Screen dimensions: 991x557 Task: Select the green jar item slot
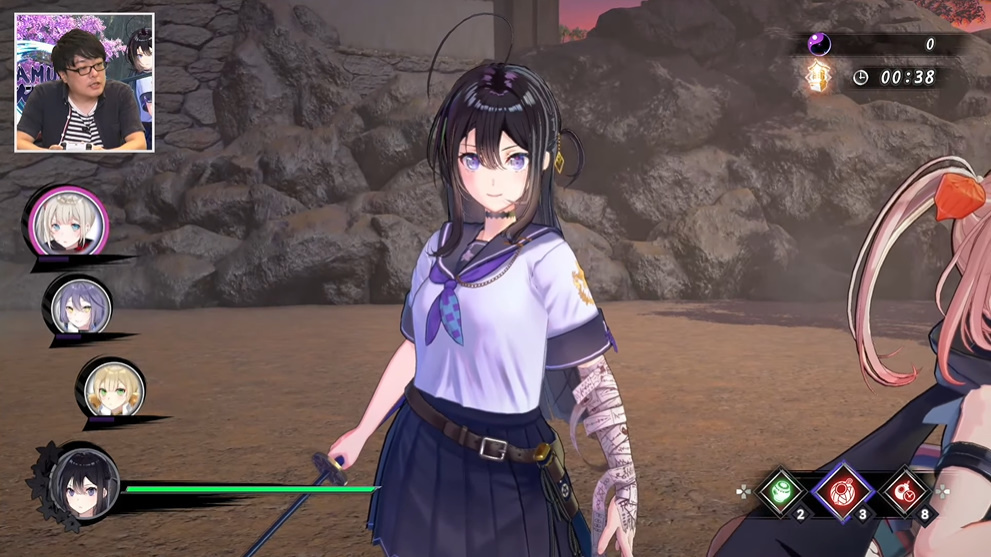[782, 492]
